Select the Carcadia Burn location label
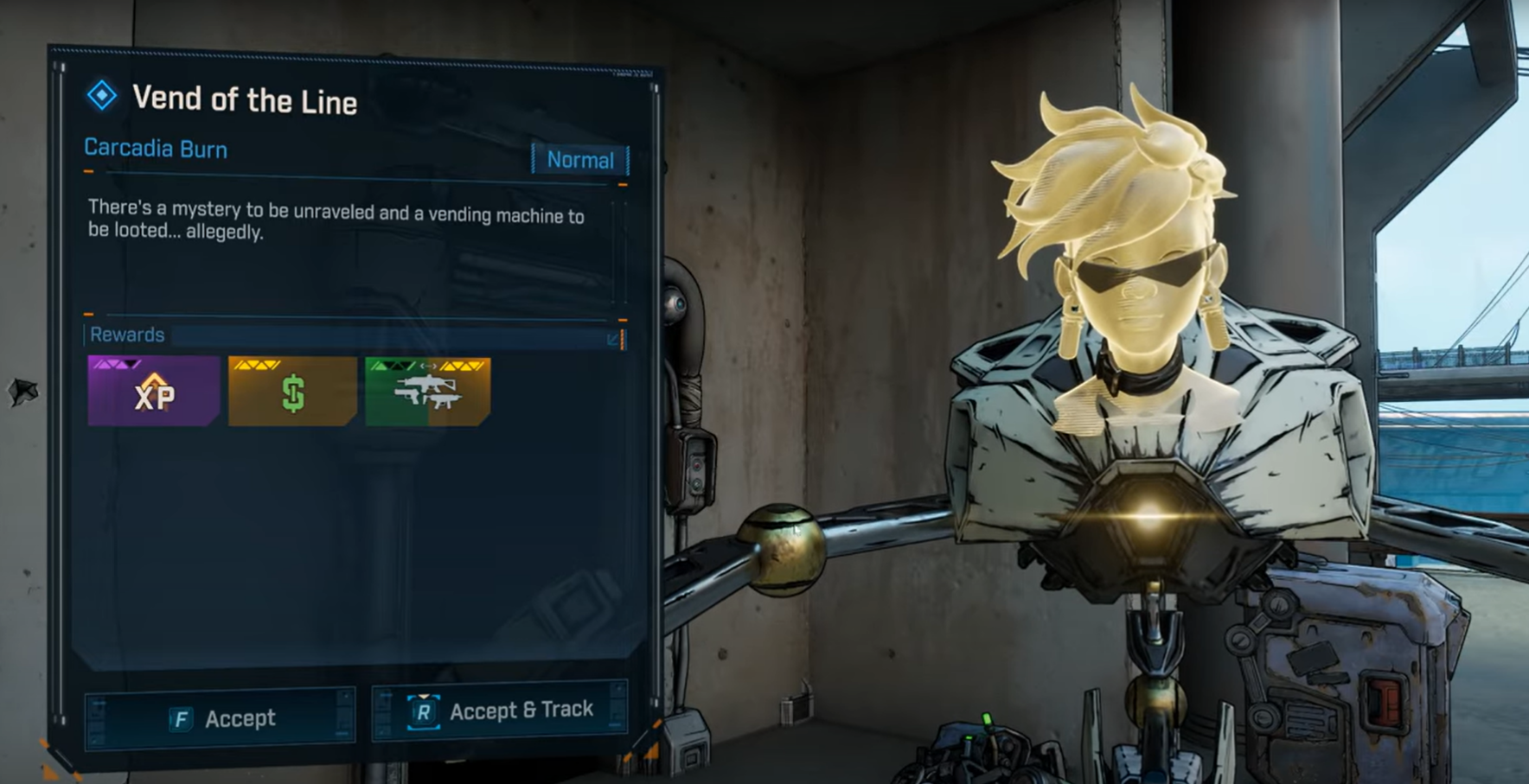Viewport: 1529px width, 784px height. click(x=154, y=149)
